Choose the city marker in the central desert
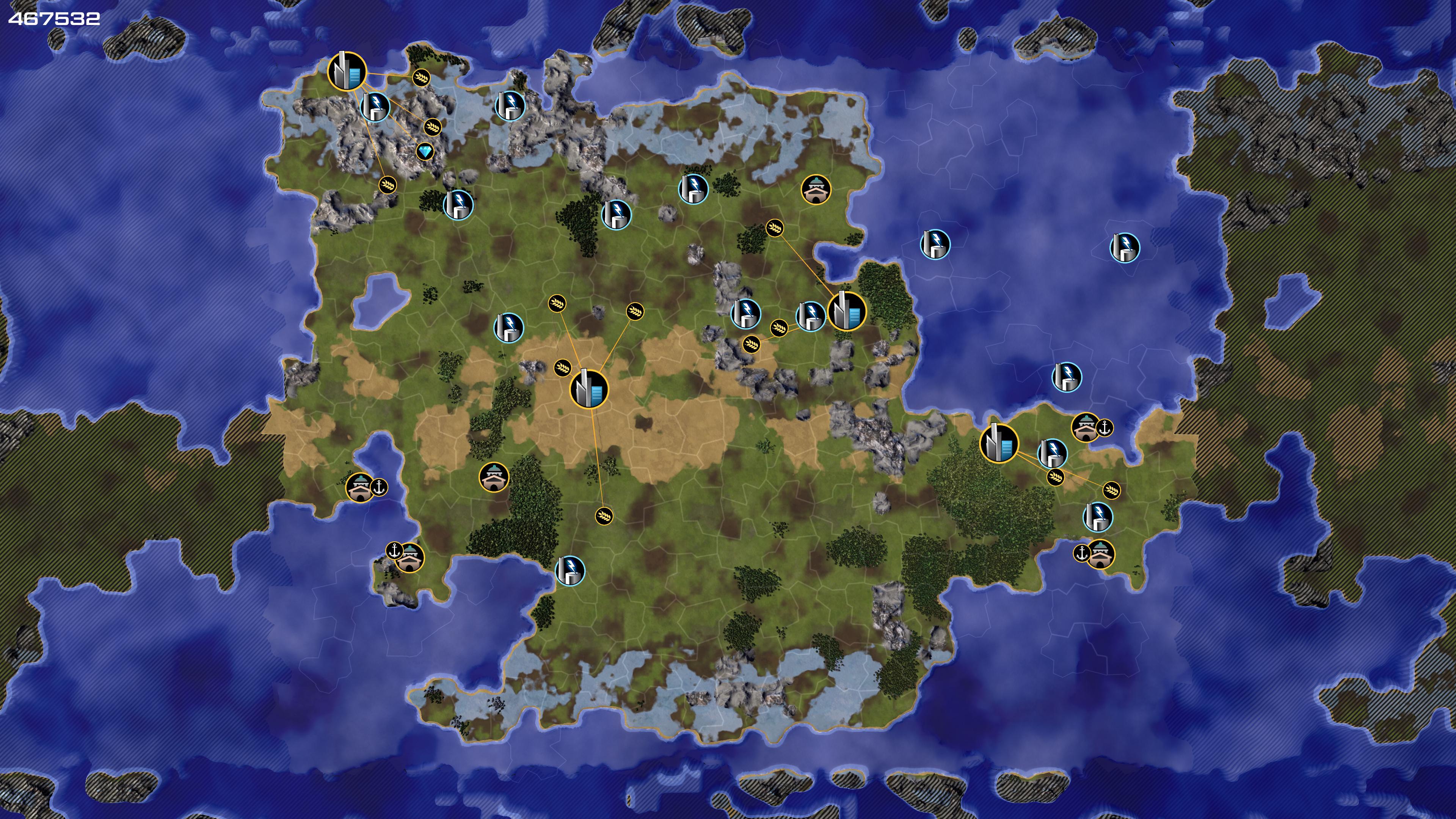1456x819 pixels. (x=589, y=389)
